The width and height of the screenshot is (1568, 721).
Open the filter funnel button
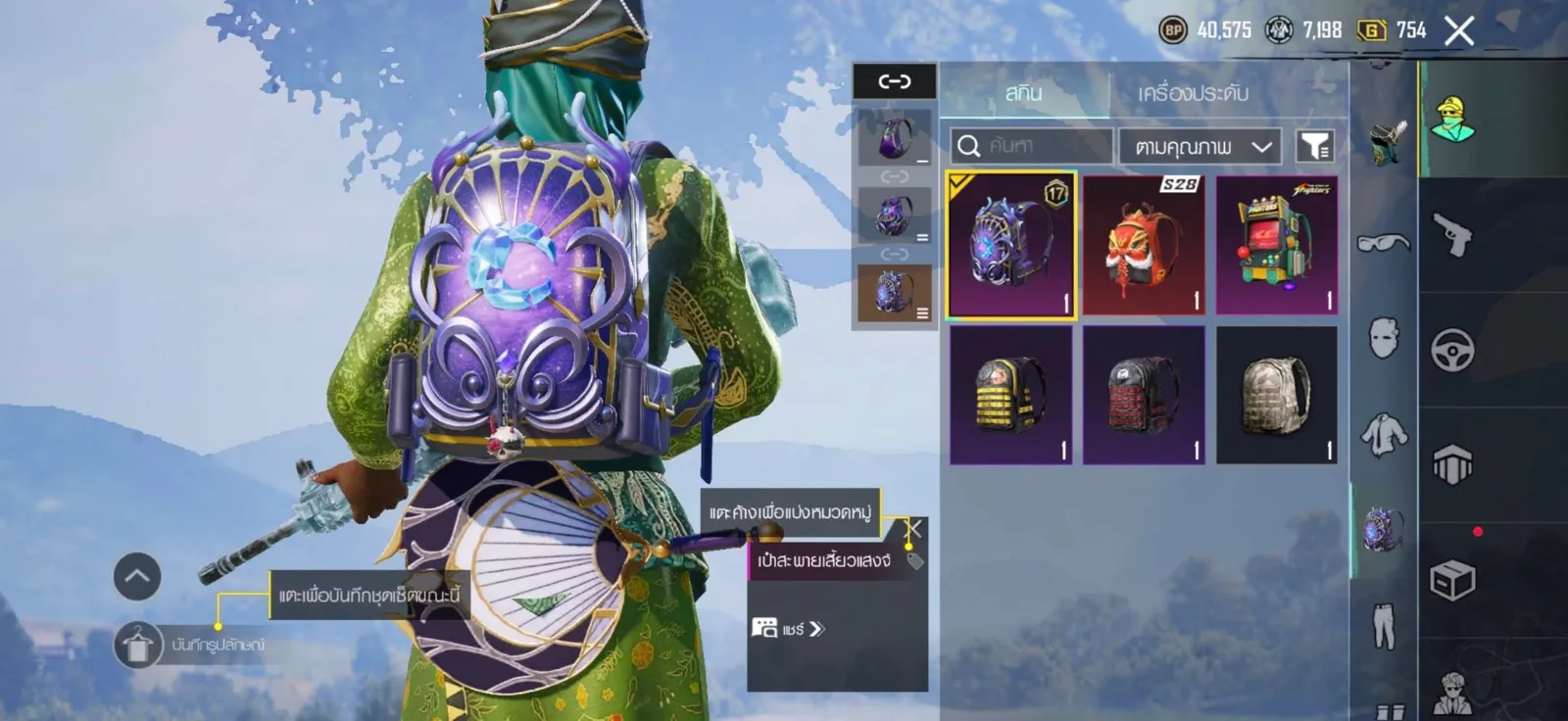(x=1314, y=147)
